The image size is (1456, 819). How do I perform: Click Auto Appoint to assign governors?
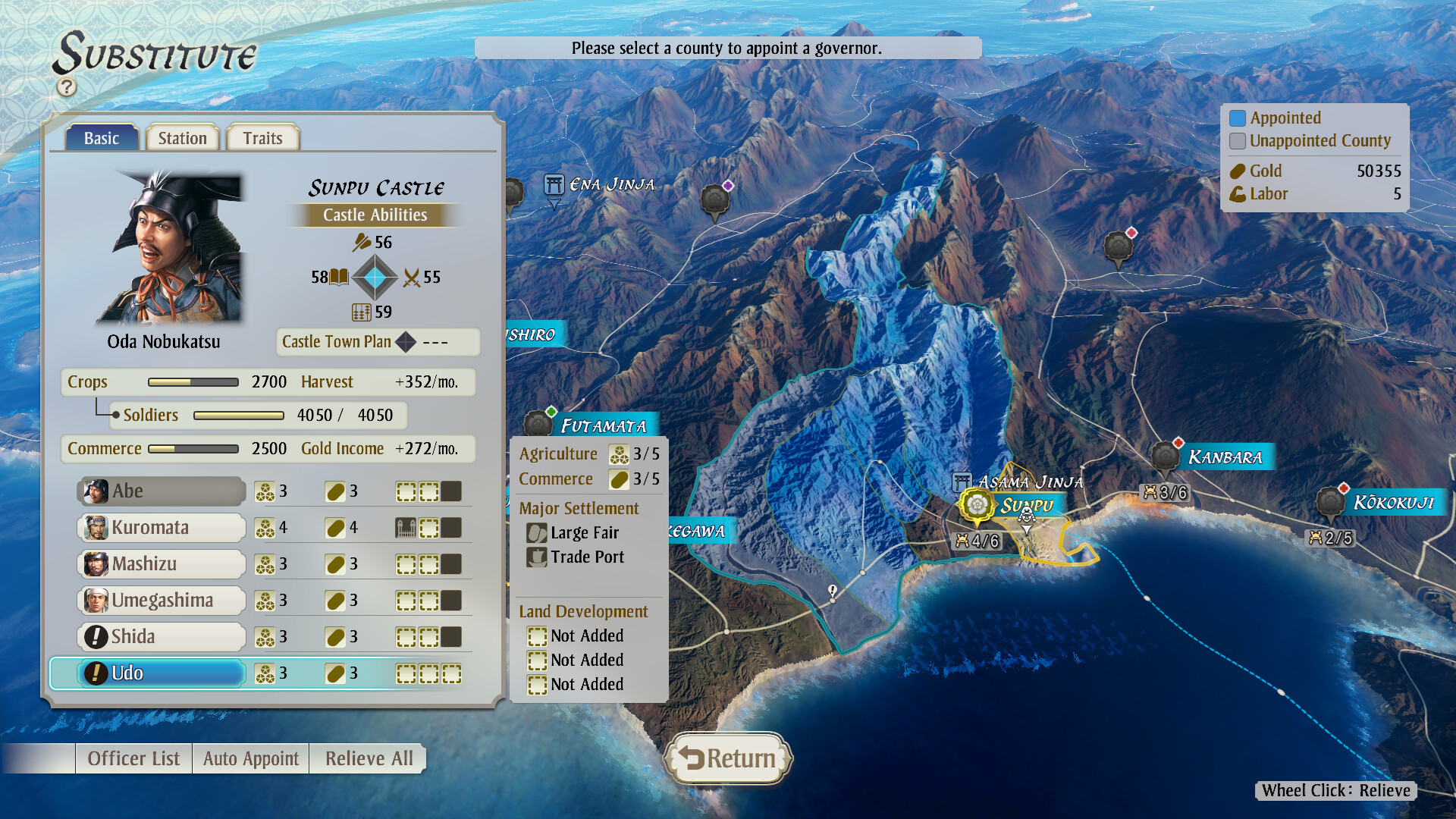pos(249,758)
